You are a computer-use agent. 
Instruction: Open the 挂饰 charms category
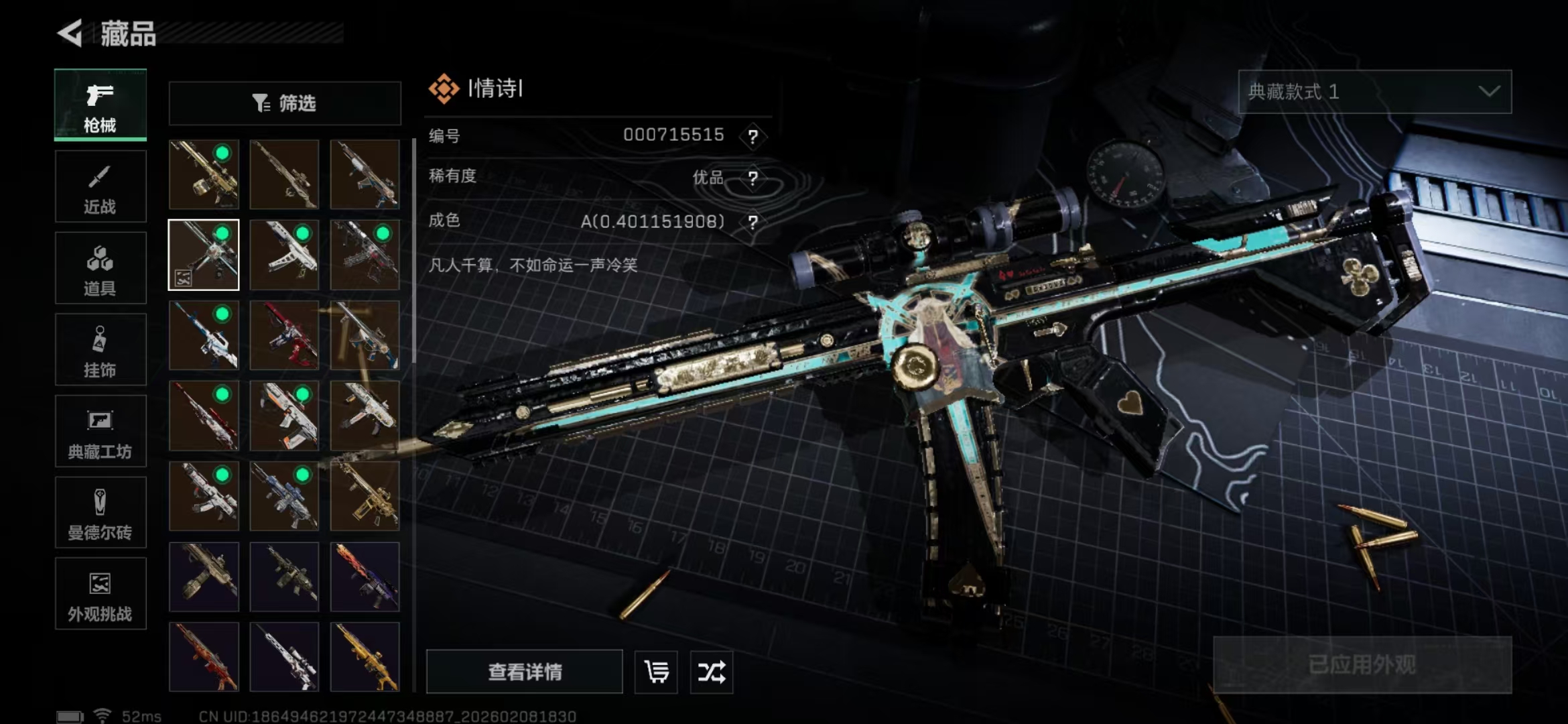(x=100, y=350)
